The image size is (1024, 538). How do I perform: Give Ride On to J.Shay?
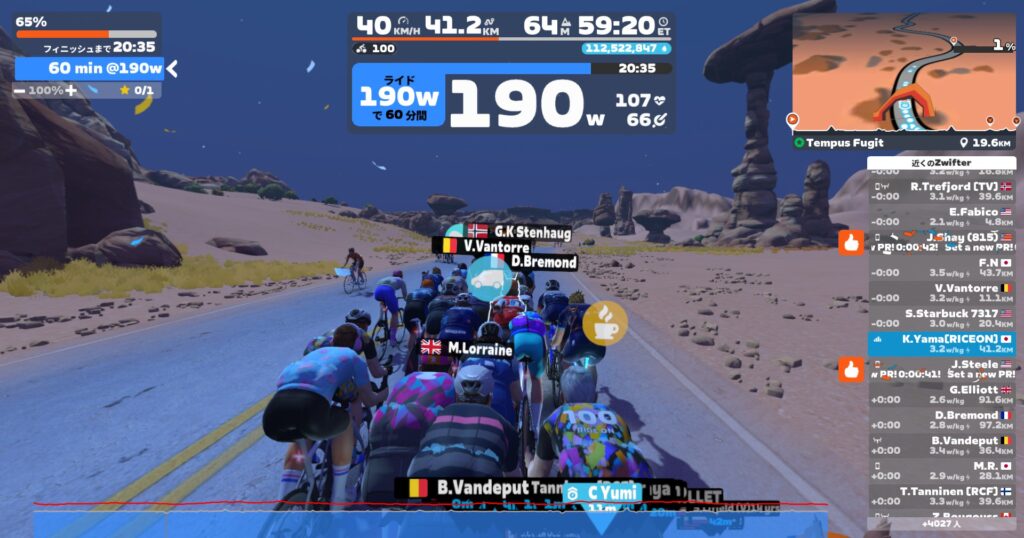(851, 242)
